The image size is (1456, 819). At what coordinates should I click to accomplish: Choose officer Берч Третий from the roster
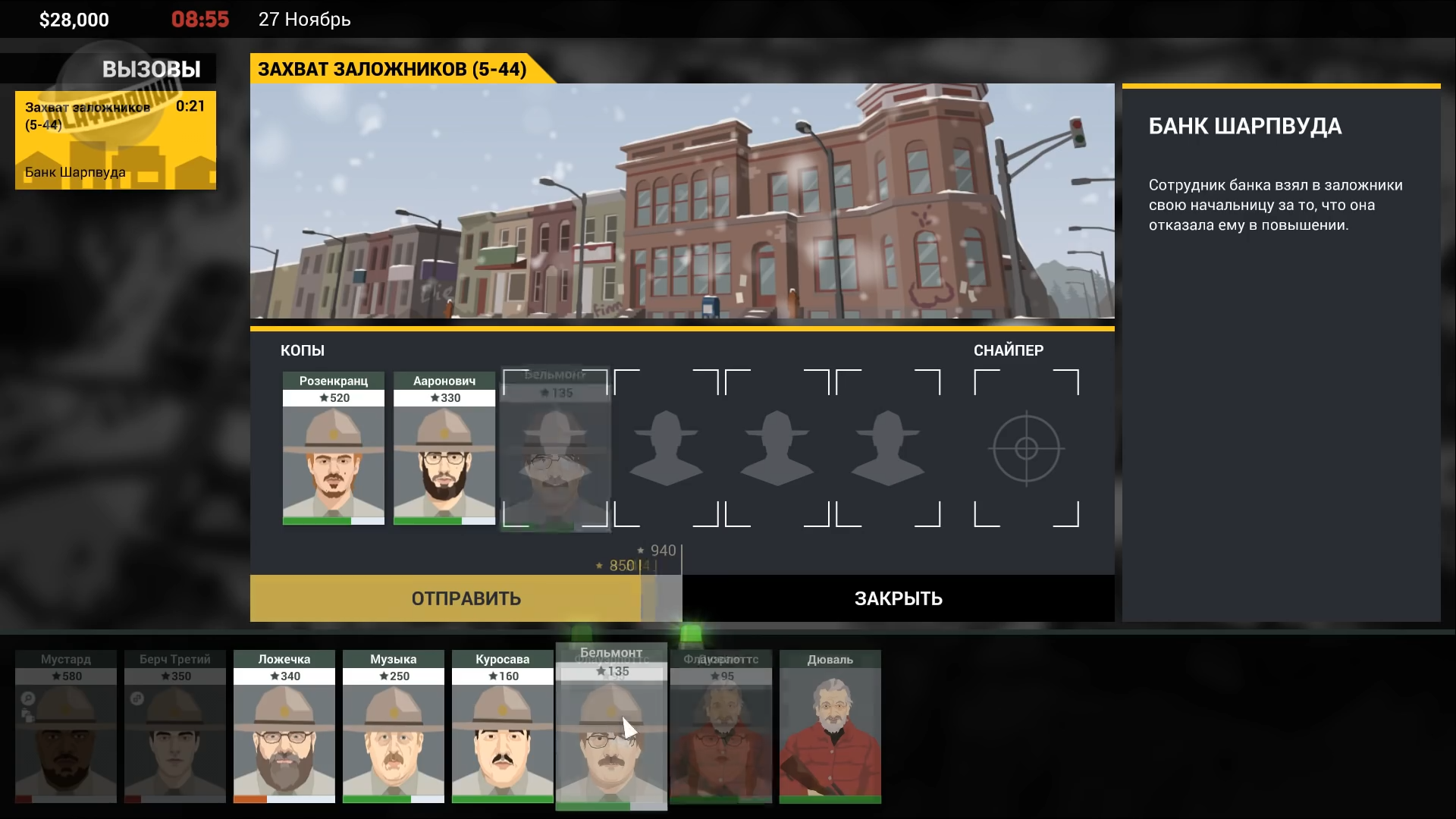pyautogui.click(x=175, y=726)
